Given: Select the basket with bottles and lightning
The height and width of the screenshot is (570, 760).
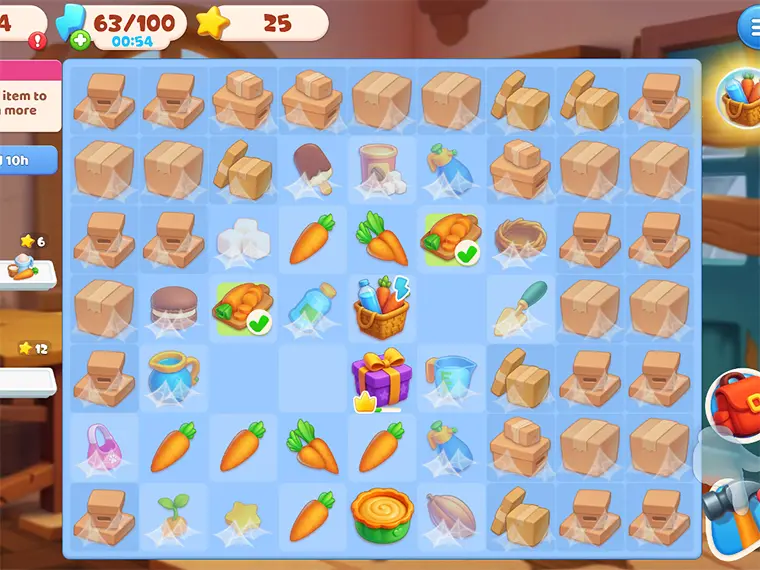Looking at the screenshot, I should tap(382, 307).
